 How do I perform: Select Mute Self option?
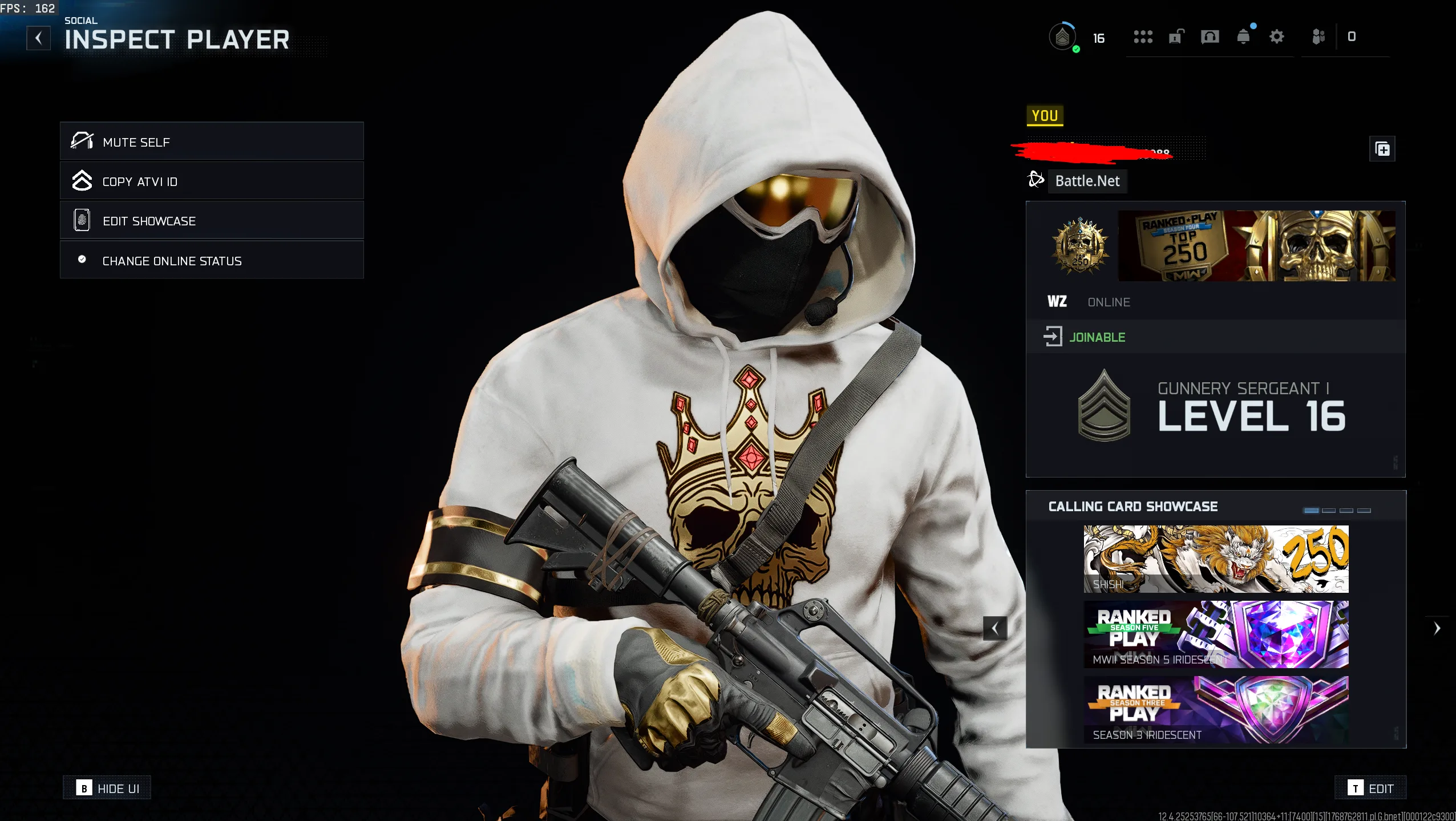212,141
